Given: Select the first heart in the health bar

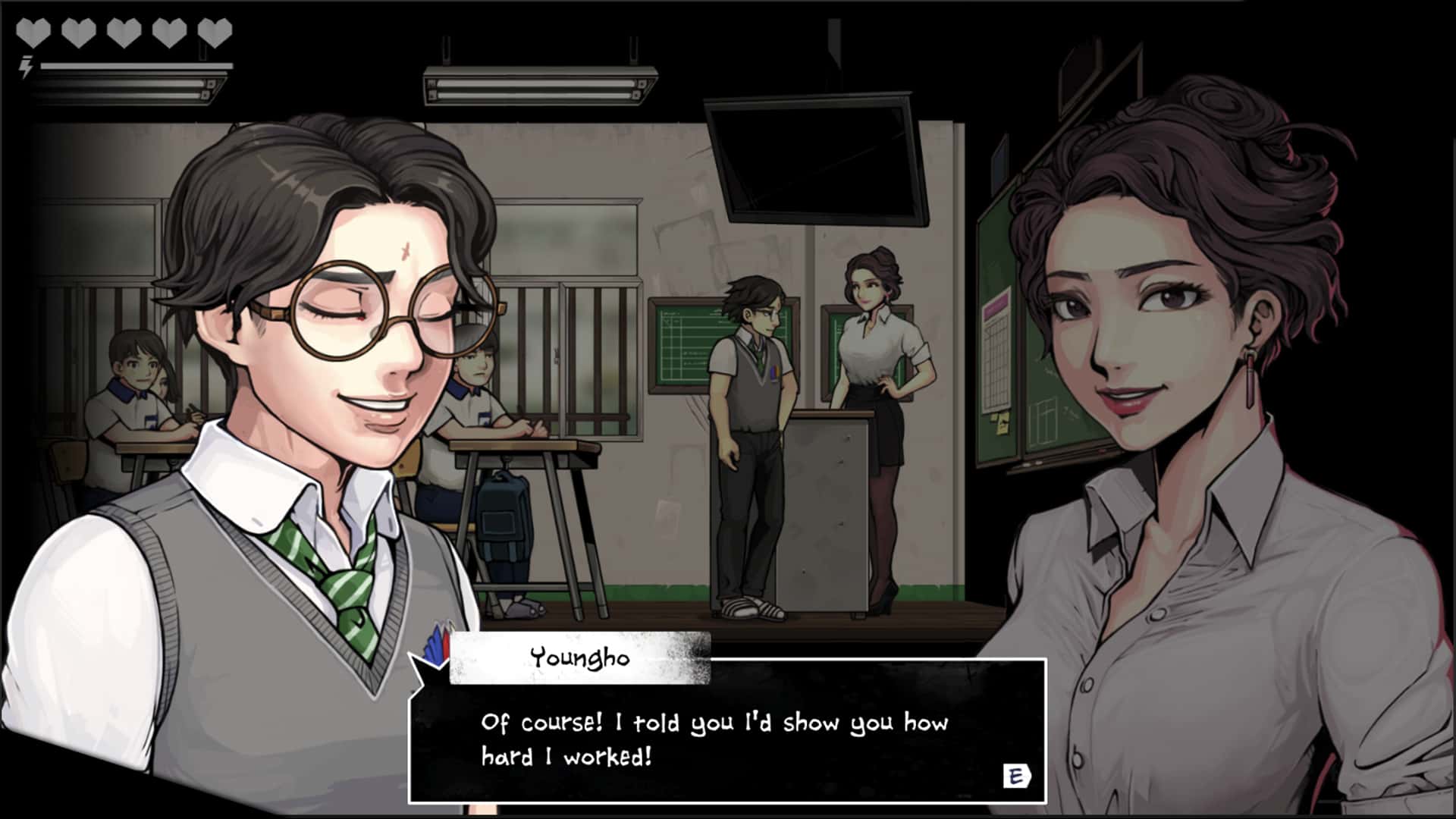Looking at the screenshot, I should [x=33, y=32].
